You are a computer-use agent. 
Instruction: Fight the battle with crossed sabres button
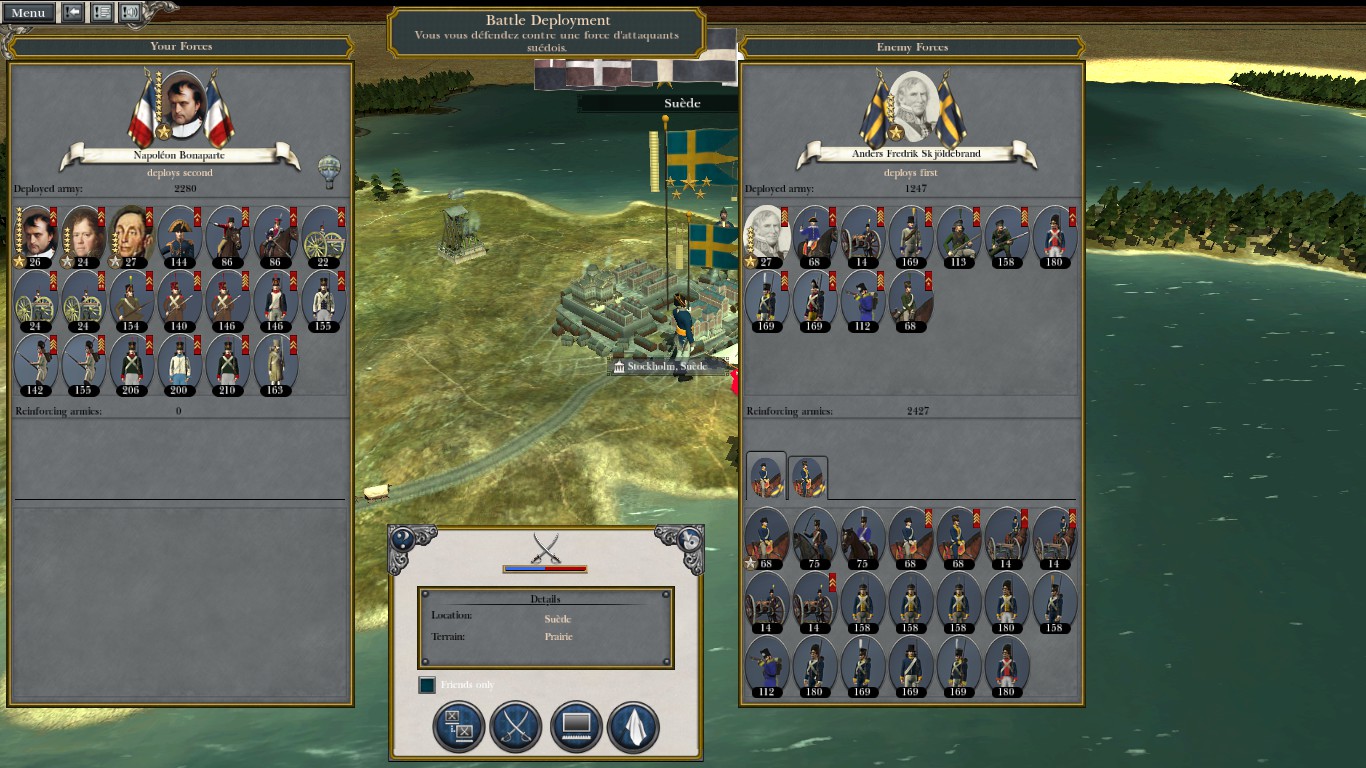(x=516, y=727)
